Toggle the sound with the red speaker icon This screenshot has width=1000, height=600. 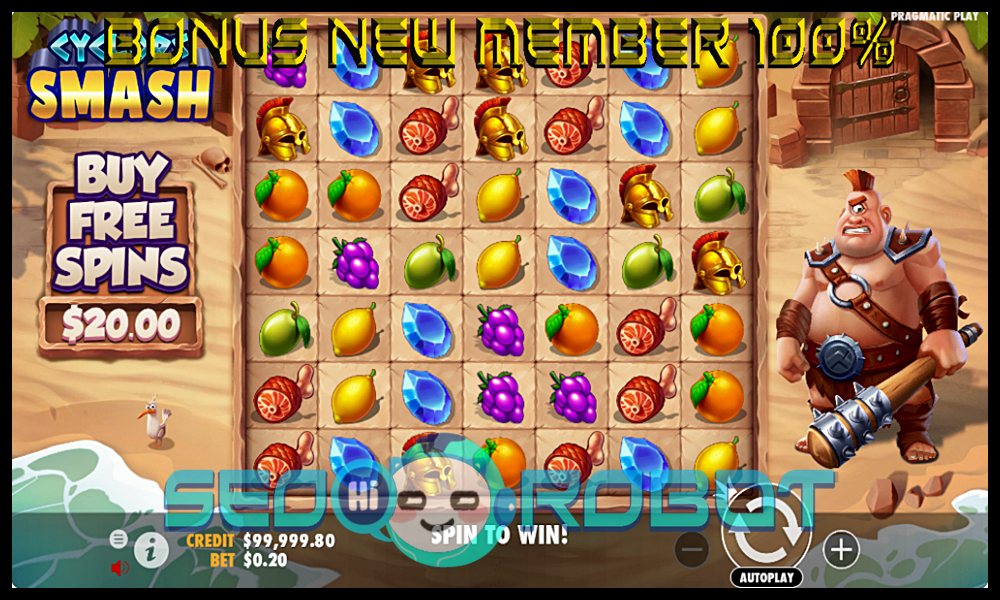pos(120,568)
